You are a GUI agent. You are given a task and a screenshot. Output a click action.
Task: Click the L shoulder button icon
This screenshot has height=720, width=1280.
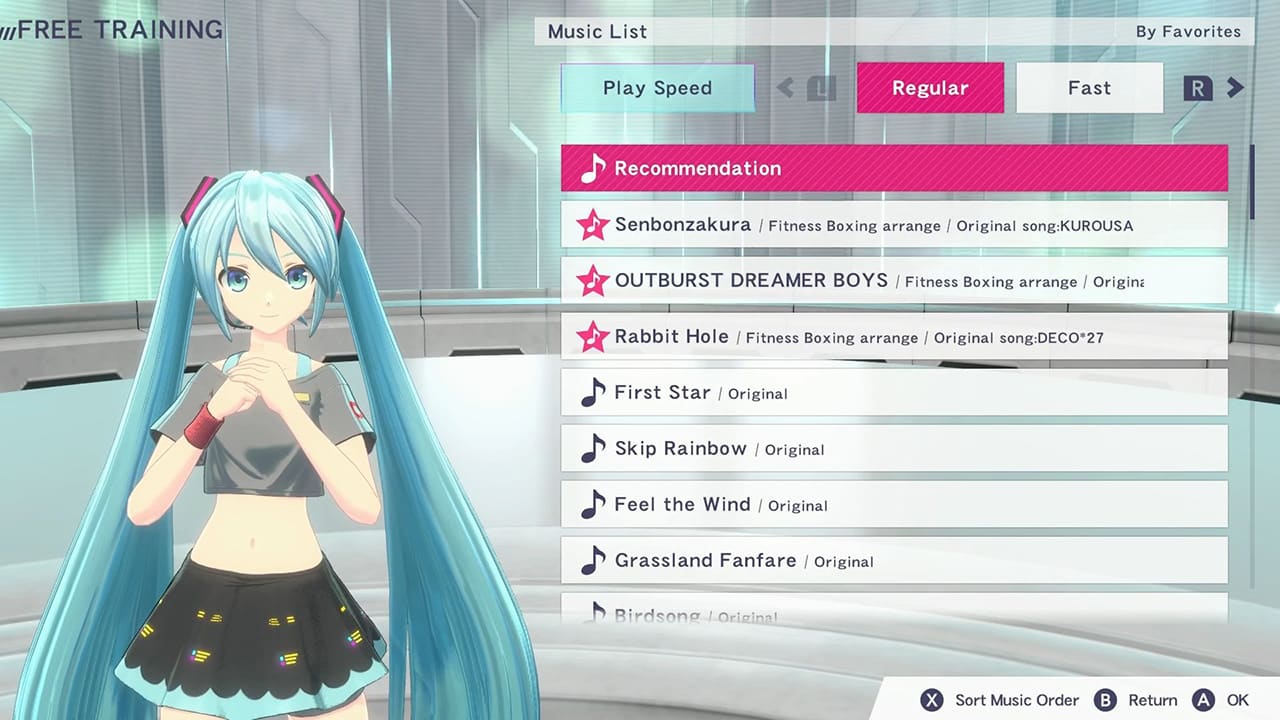[x=821, y=88]
